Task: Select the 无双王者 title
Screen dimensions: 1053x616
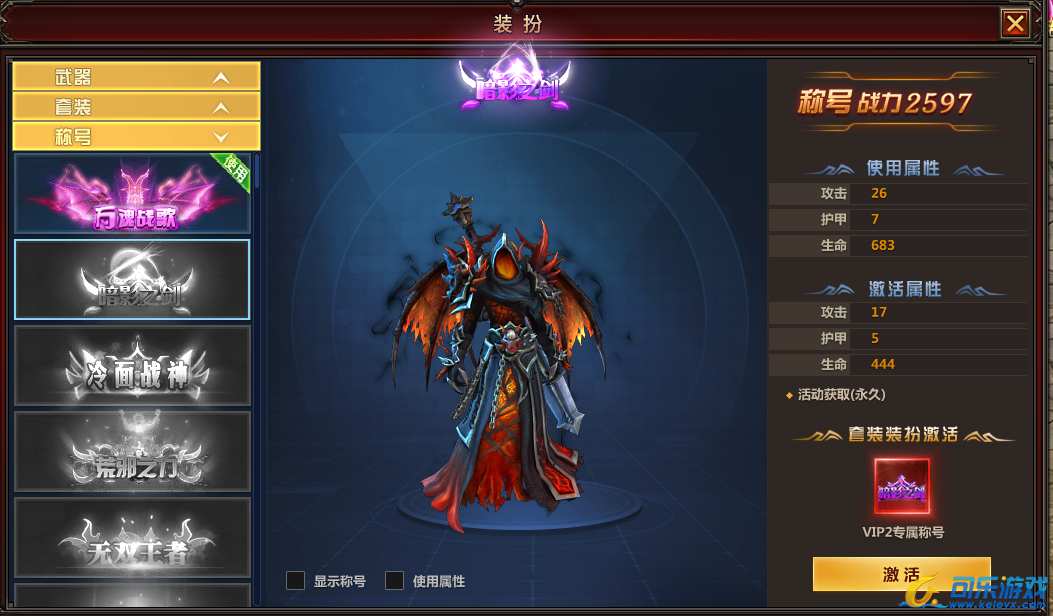Action: (x=132, y=538)
